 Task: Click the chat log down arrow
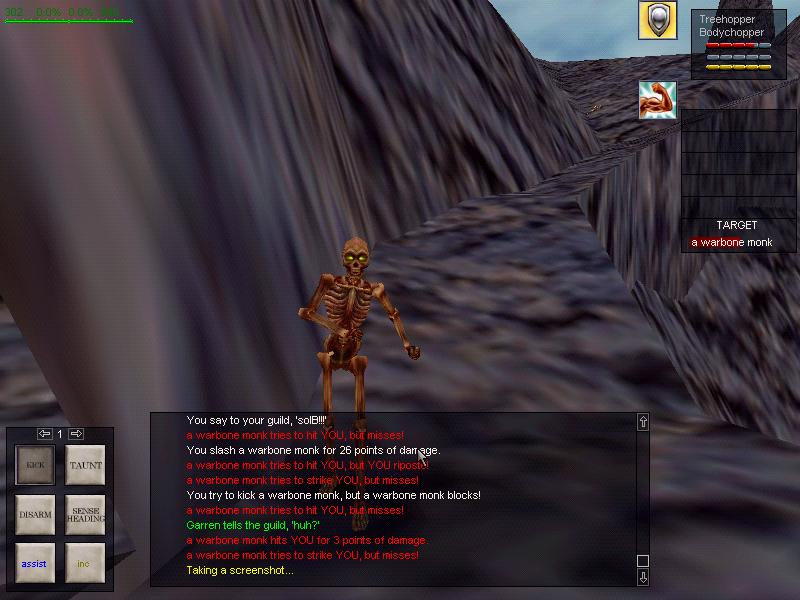(643, 577)
